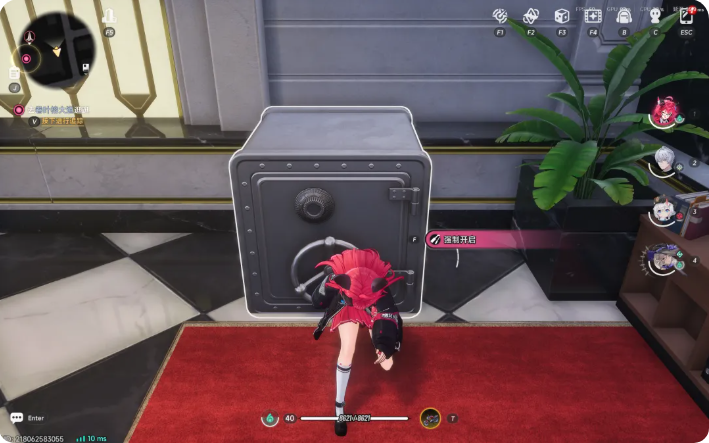Switch to the red-haired party member

[x=664, y=112]
